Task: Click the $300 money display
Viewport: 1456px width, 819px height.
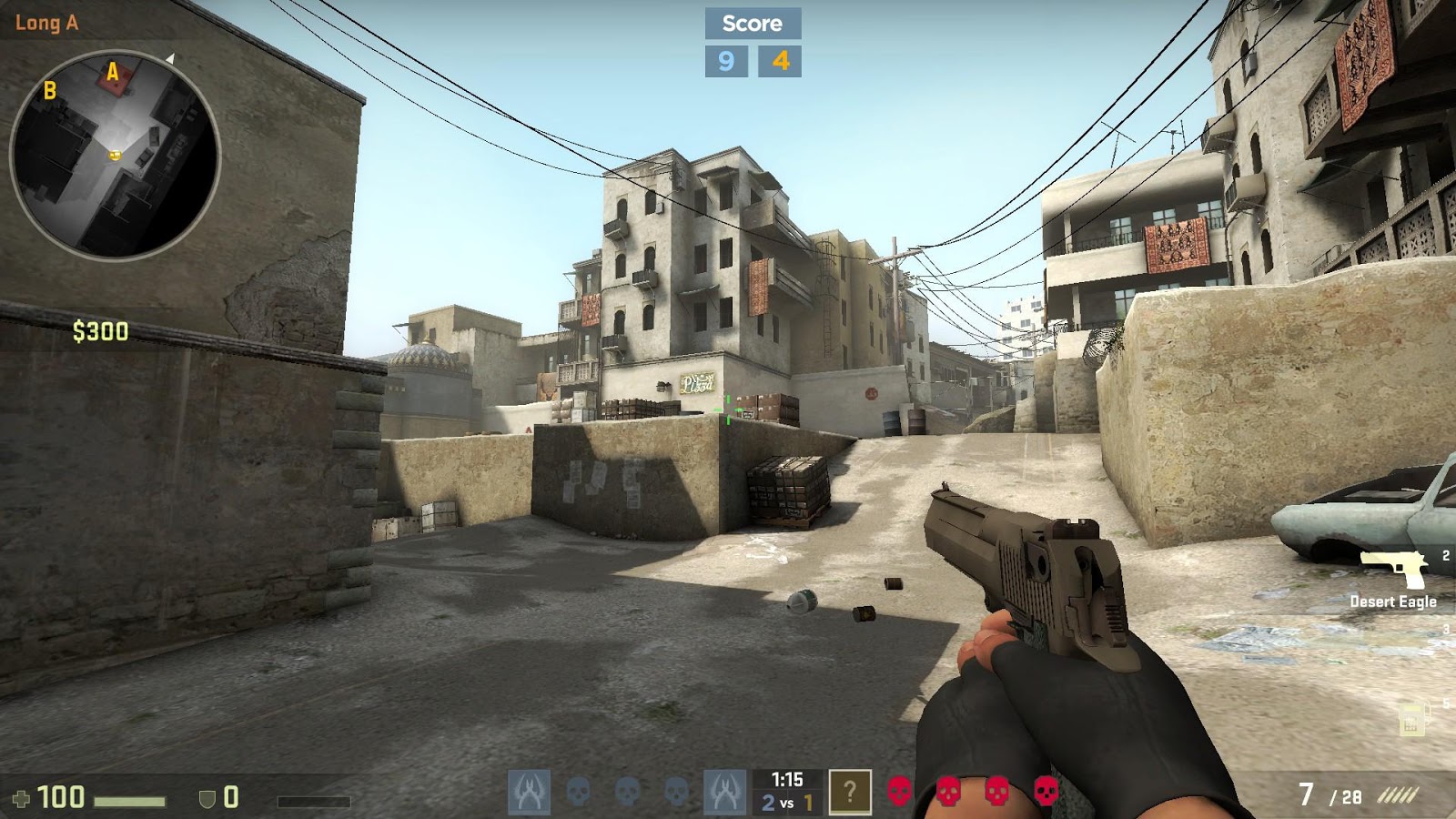Action: [x=103, y=332]
